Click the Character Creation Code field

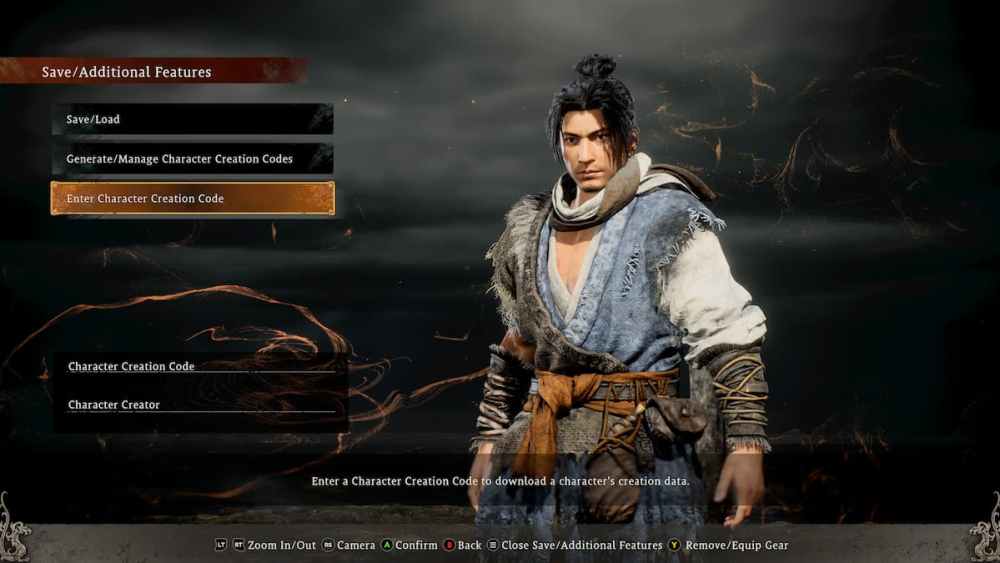[200, 367]
